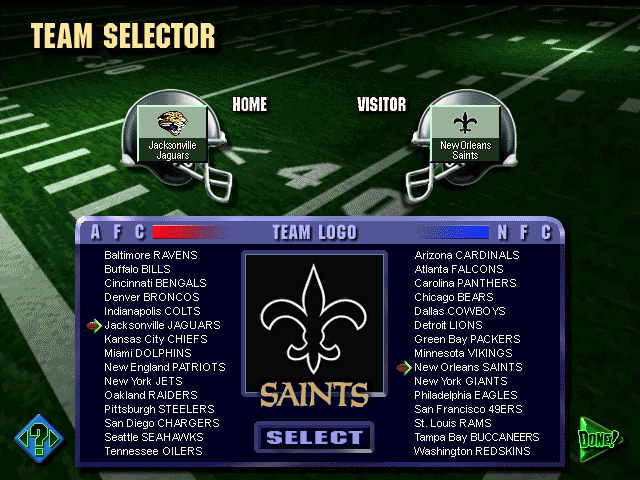This screenshot has width=640, height=480.
Task: Open help with the question mark icon
Action: 38,438
